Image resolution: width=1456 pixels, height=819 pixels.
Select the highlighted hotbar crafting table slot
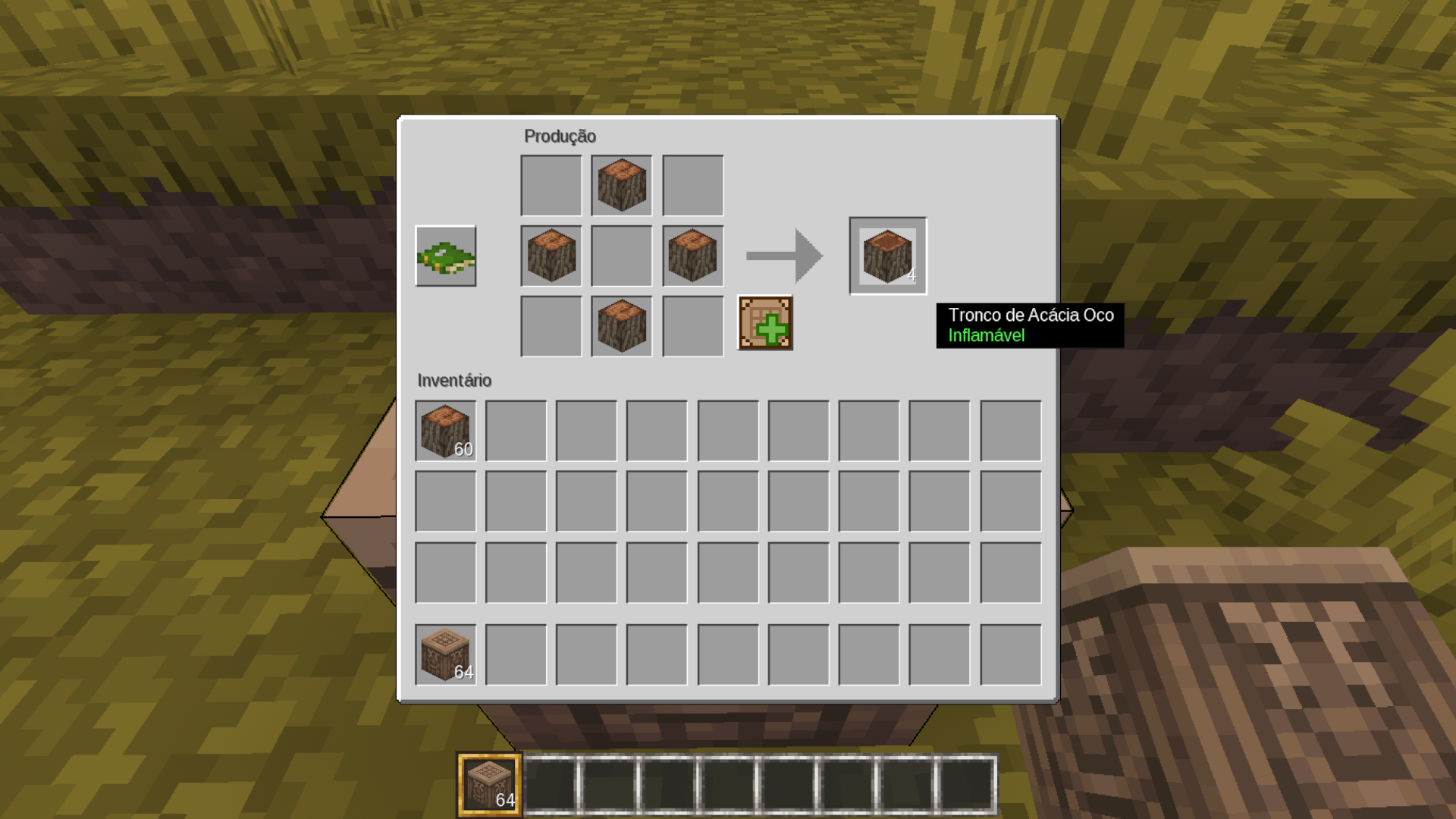(489, 785)
